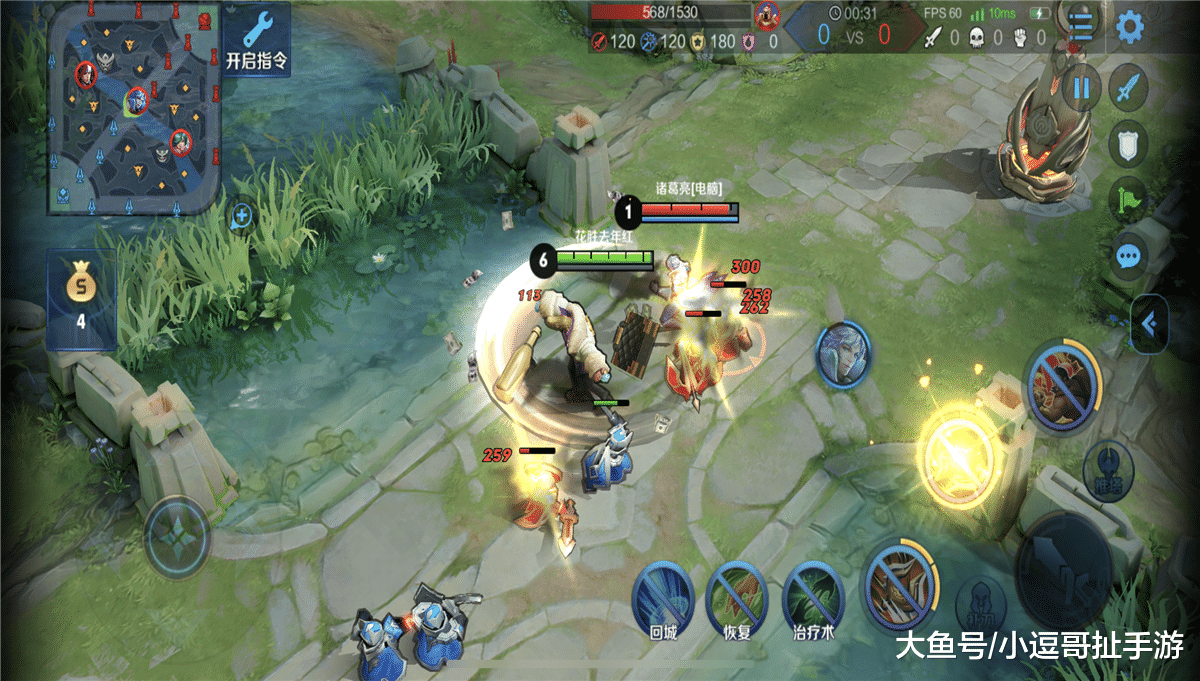Open the settings gear menu
This screenshot has width=1200, height=681.
(x=1130, y=27)
